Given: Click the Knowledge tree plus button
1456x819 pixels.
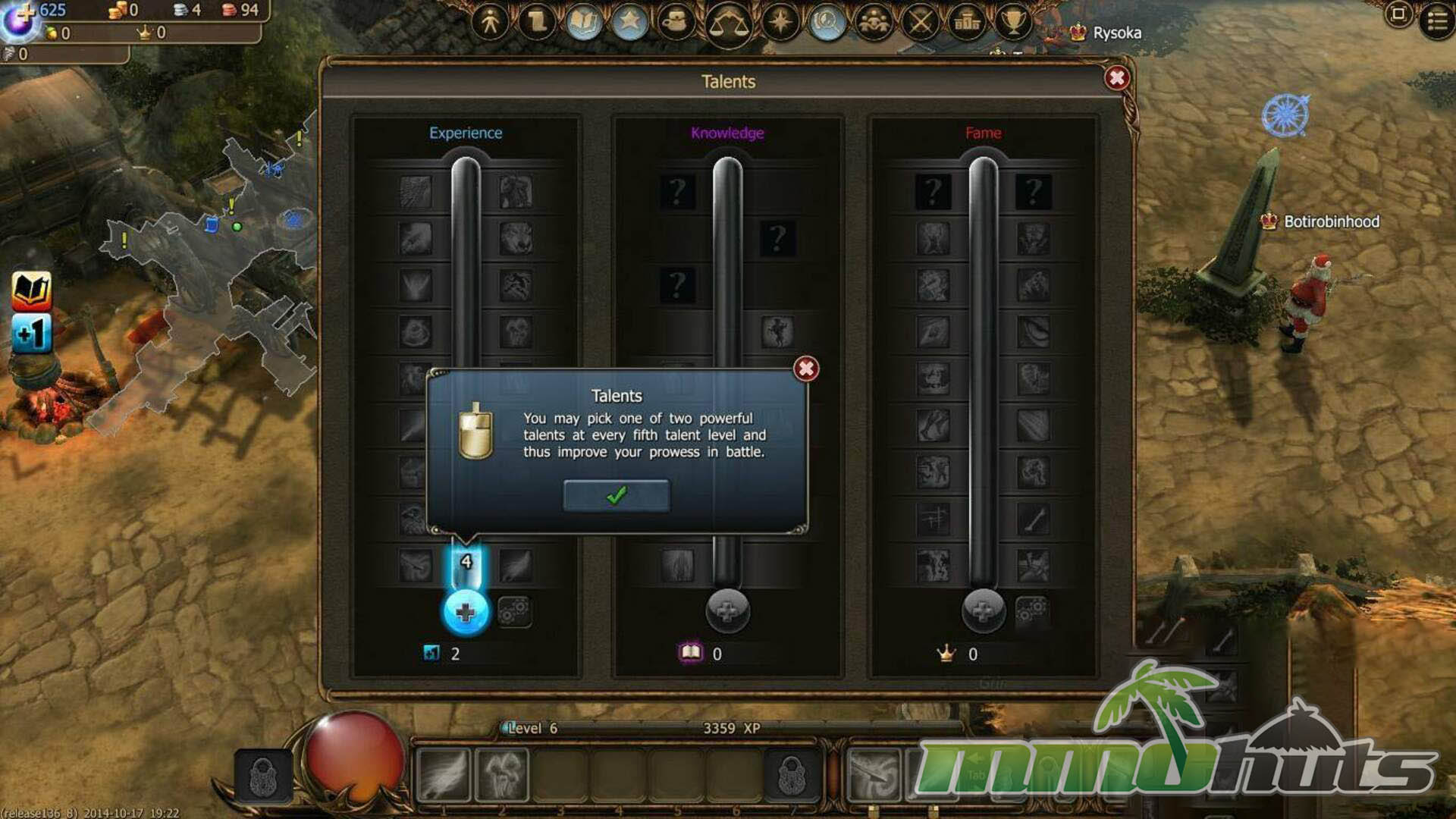Looking at the screenshot, I should click(726, 611).
